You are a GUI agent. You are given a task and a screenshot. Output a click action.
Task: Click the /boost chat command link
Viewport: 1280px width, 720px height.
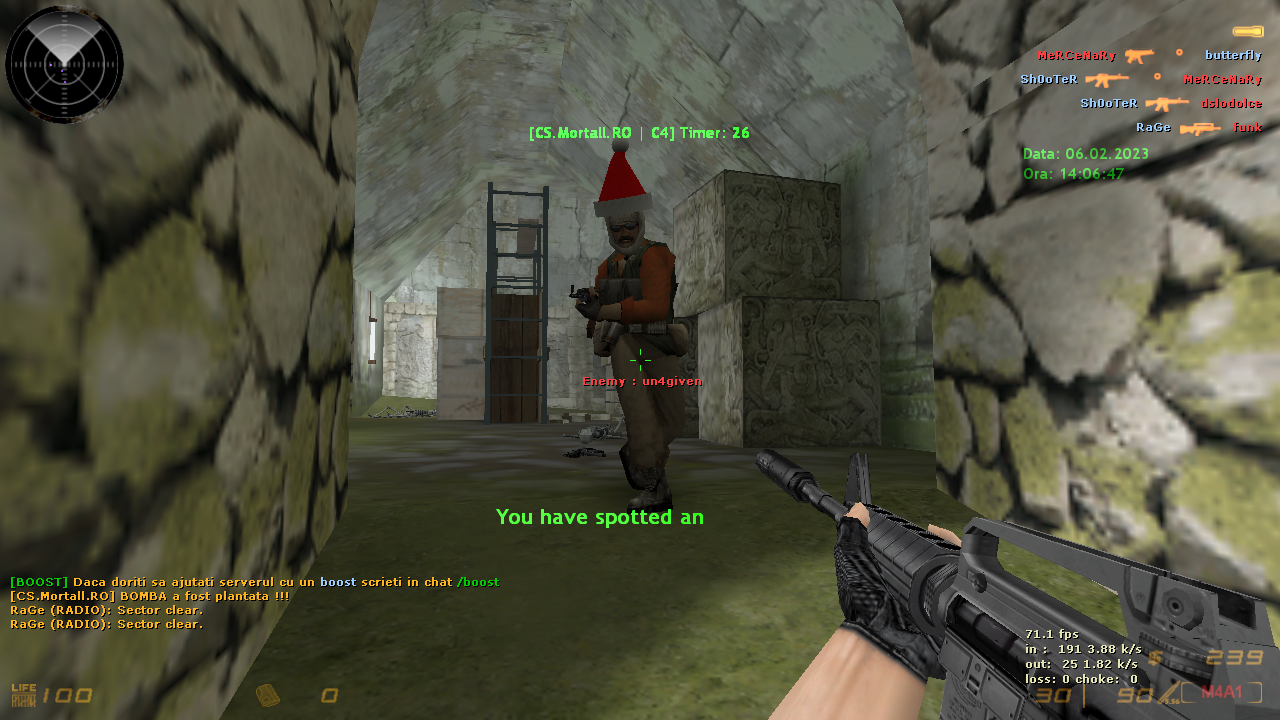(477, 581)
